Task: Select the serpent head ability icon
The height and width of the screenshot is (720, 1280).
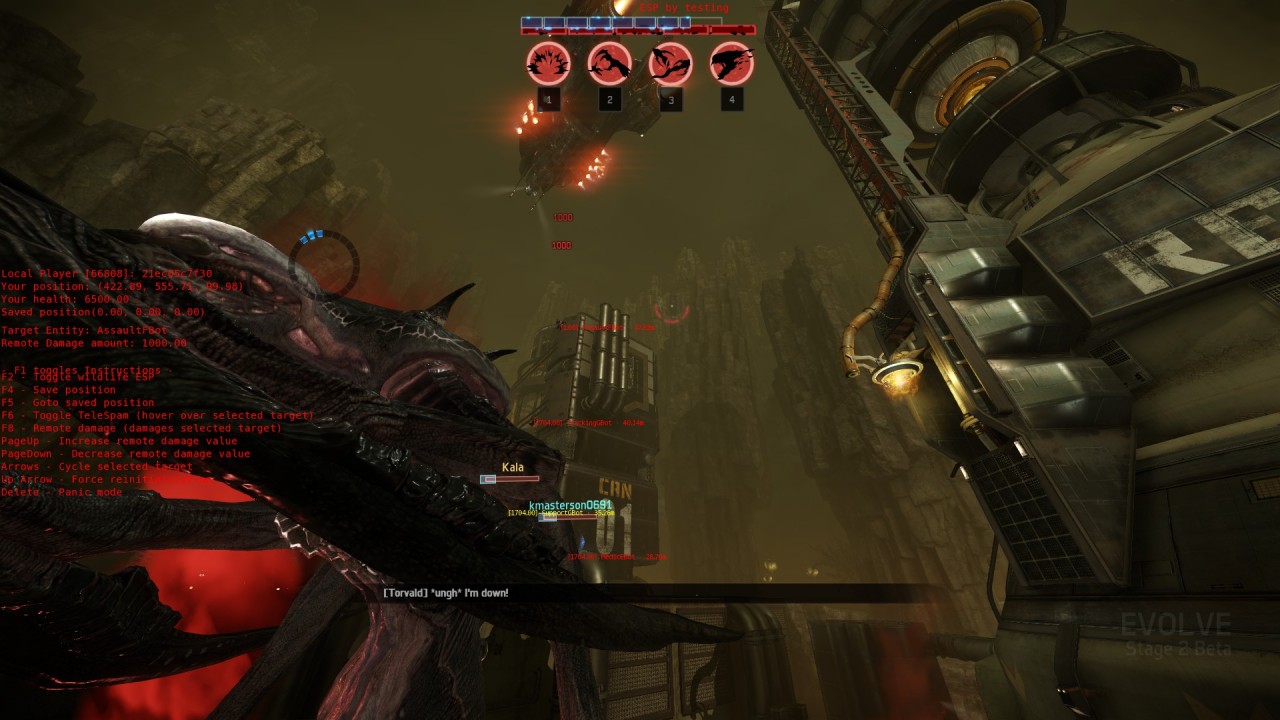Action: (x=731, y=63)
